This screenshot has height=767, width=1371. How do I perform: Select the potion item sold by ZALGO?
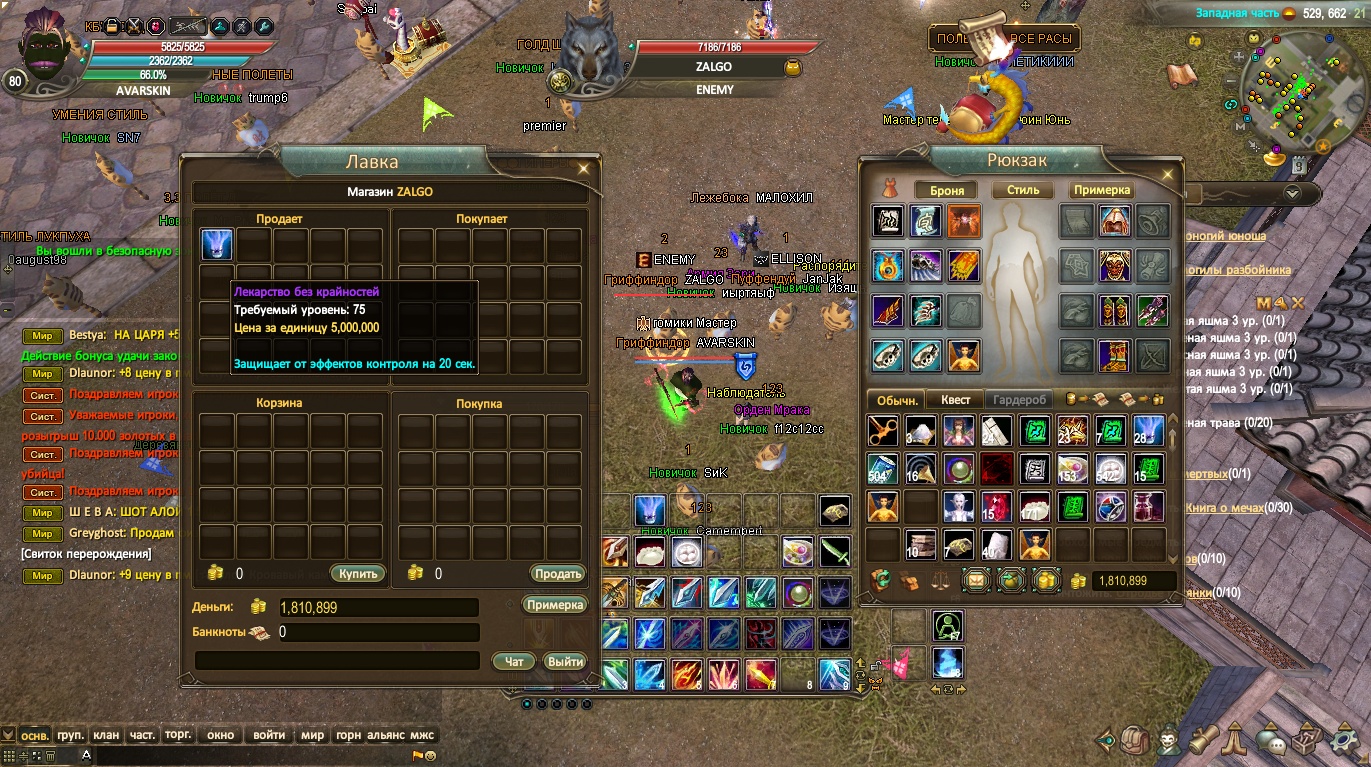[x=217, y=245]
